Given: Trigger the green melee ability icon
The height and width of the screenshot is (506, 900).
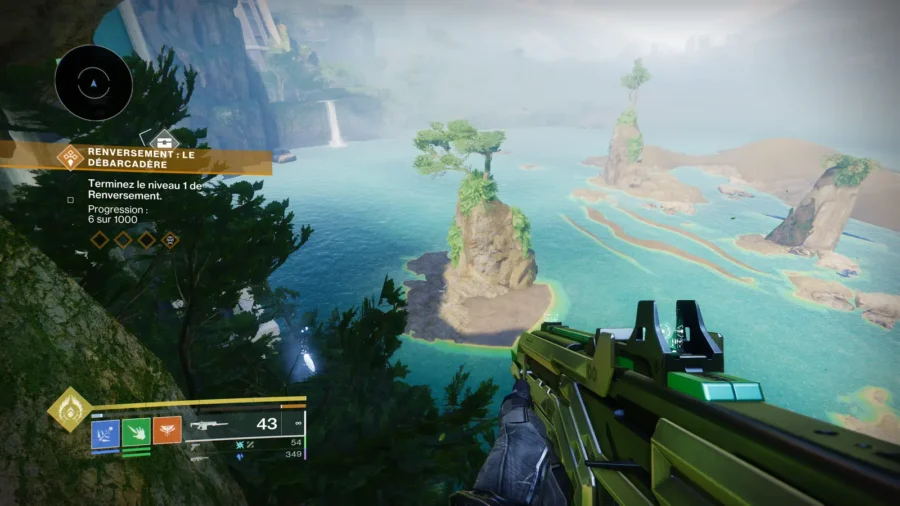Looking at the screenshot, I should tap(136, 431).
